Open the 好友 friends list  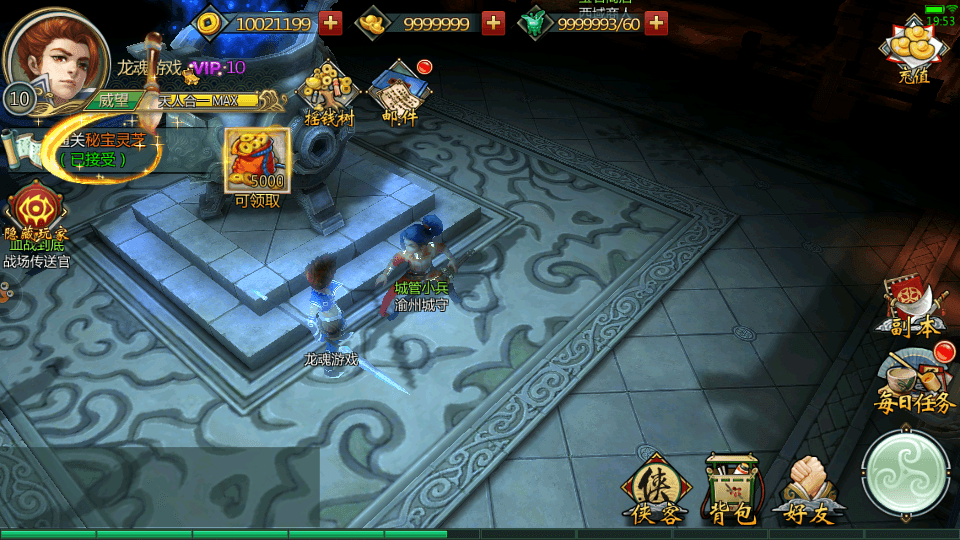coord(810,490)
